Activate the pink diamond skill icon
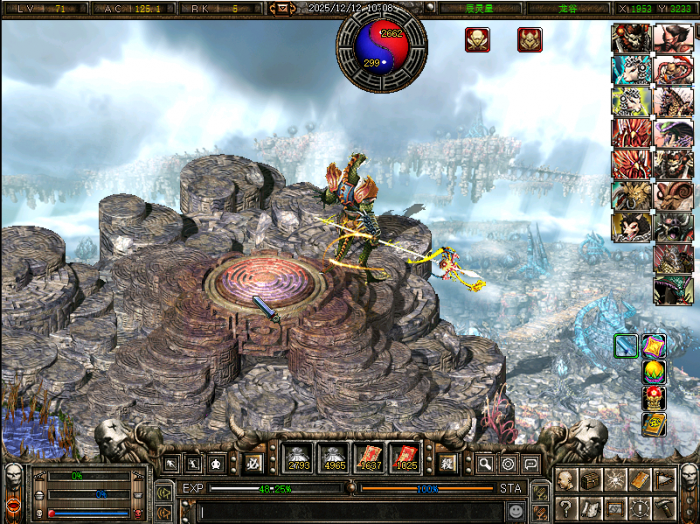This screenshot has width=700, height=524. pos(653,346)
